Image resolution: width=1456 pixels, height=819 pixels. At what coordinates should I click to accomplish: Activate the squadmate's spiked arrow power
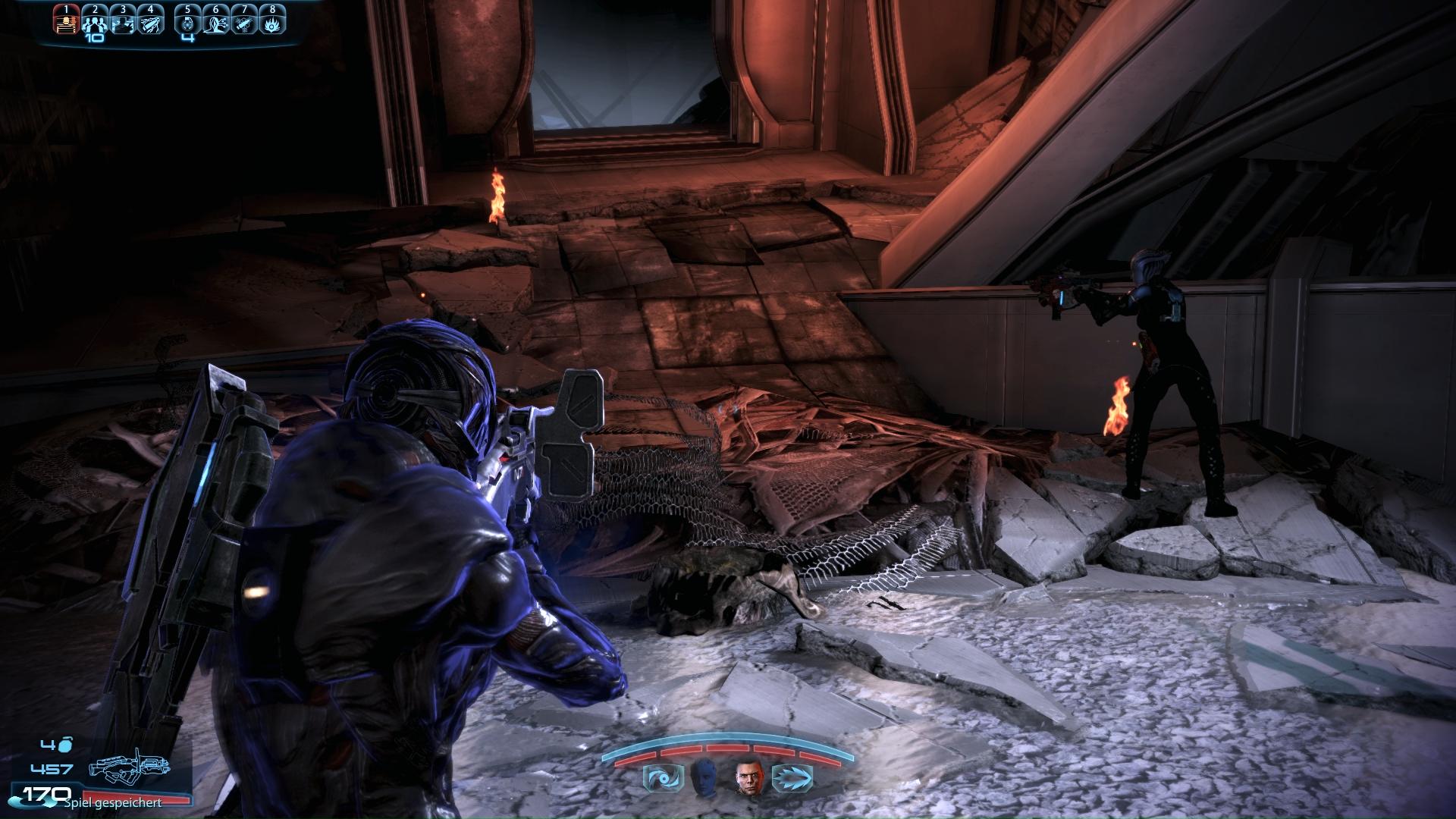(x=792, y=778)
